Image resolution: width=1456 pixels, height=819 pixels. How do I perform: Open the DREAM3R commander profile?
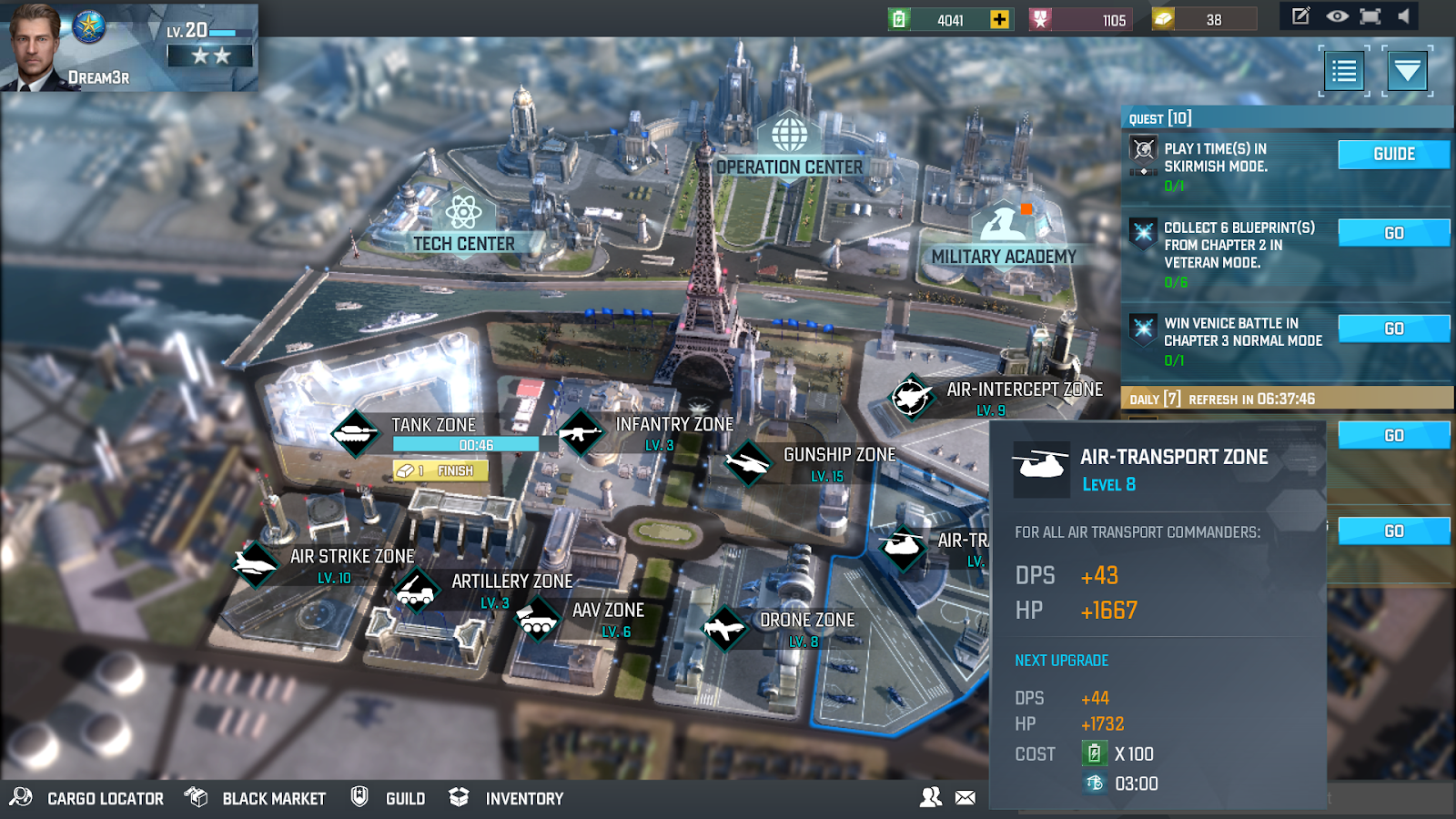(41, 47)
